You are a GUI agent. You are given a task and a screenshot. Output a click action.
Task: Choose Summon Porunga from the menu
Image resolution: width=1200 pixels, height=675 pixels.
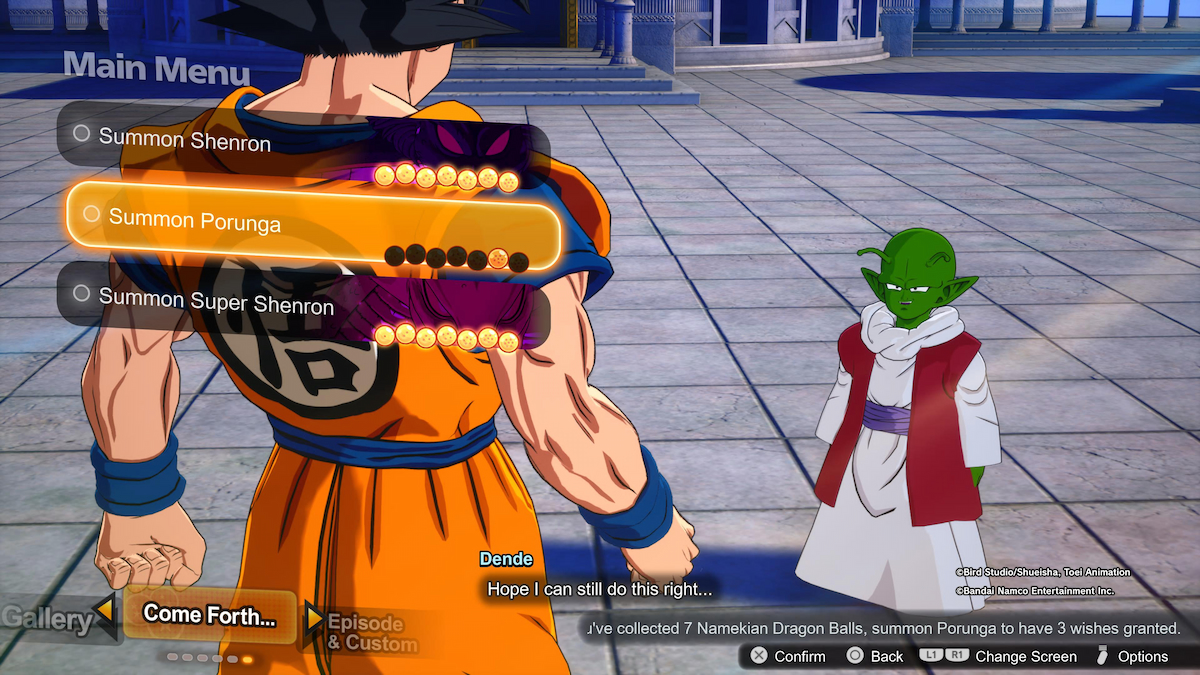click(195, 219)
